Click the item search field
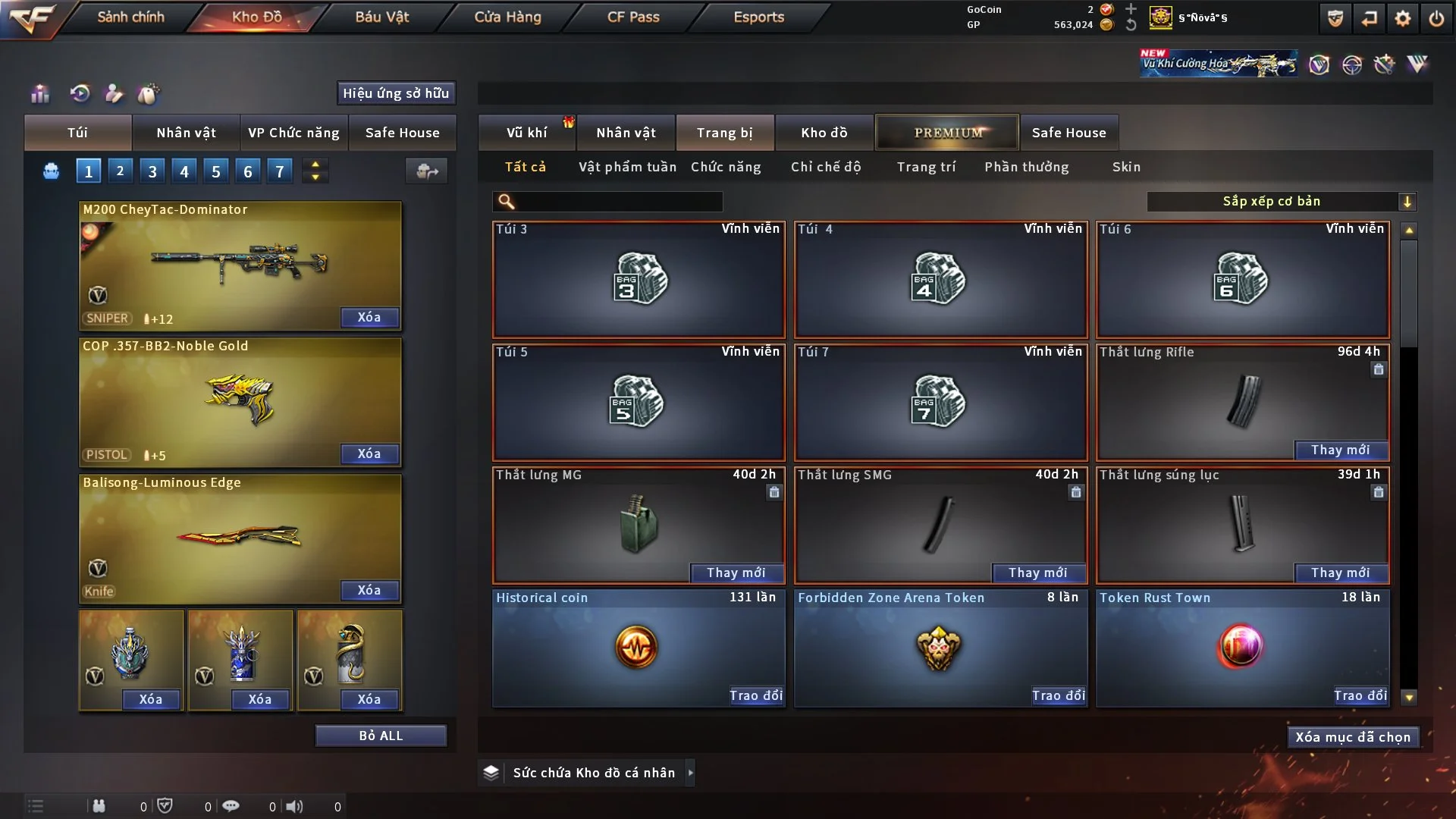The image size is (1456, 819). pos(618,202)
